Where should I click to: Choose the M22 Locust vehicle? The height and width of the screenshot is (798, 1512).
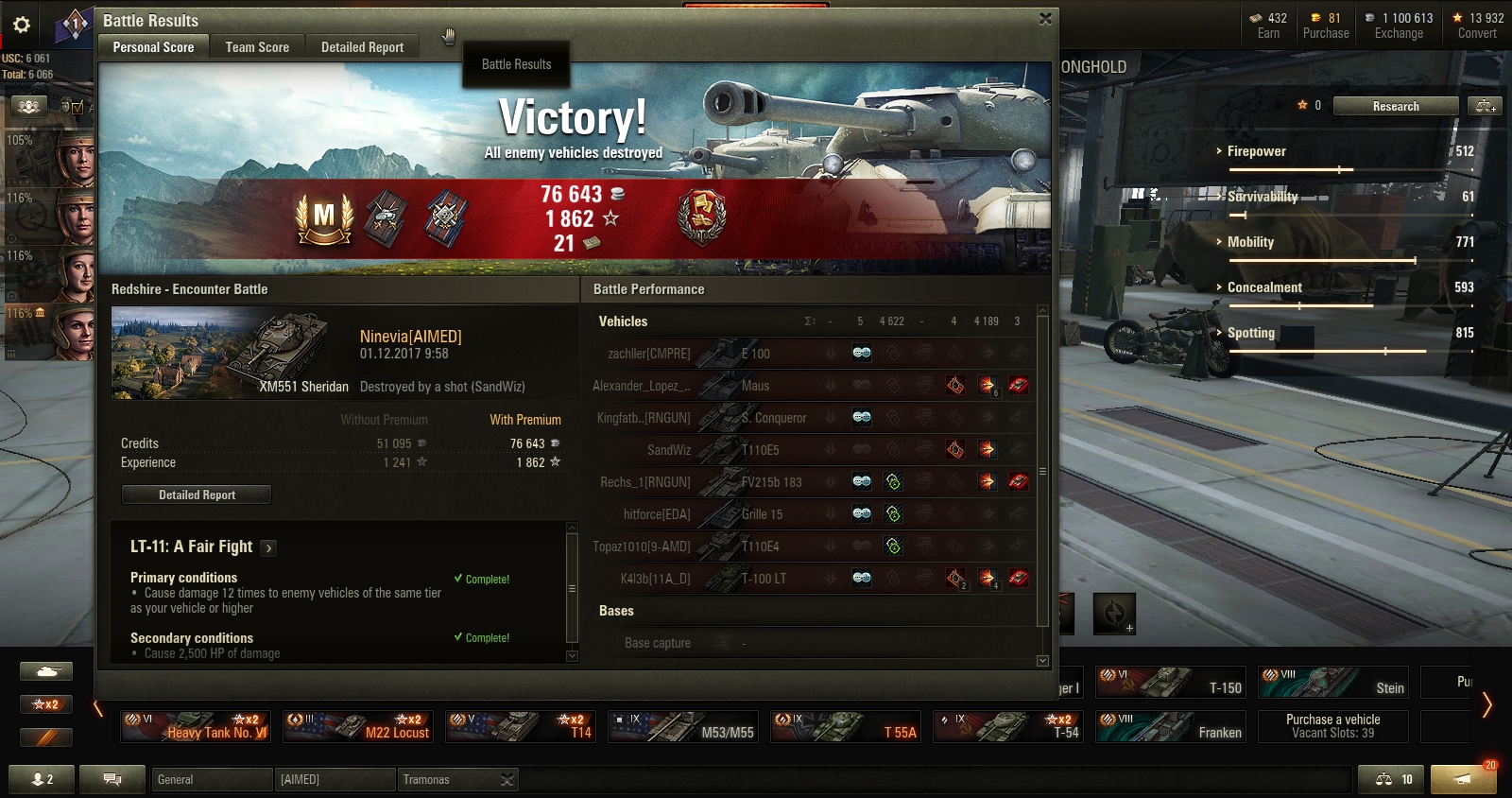[x=359, y=726]
